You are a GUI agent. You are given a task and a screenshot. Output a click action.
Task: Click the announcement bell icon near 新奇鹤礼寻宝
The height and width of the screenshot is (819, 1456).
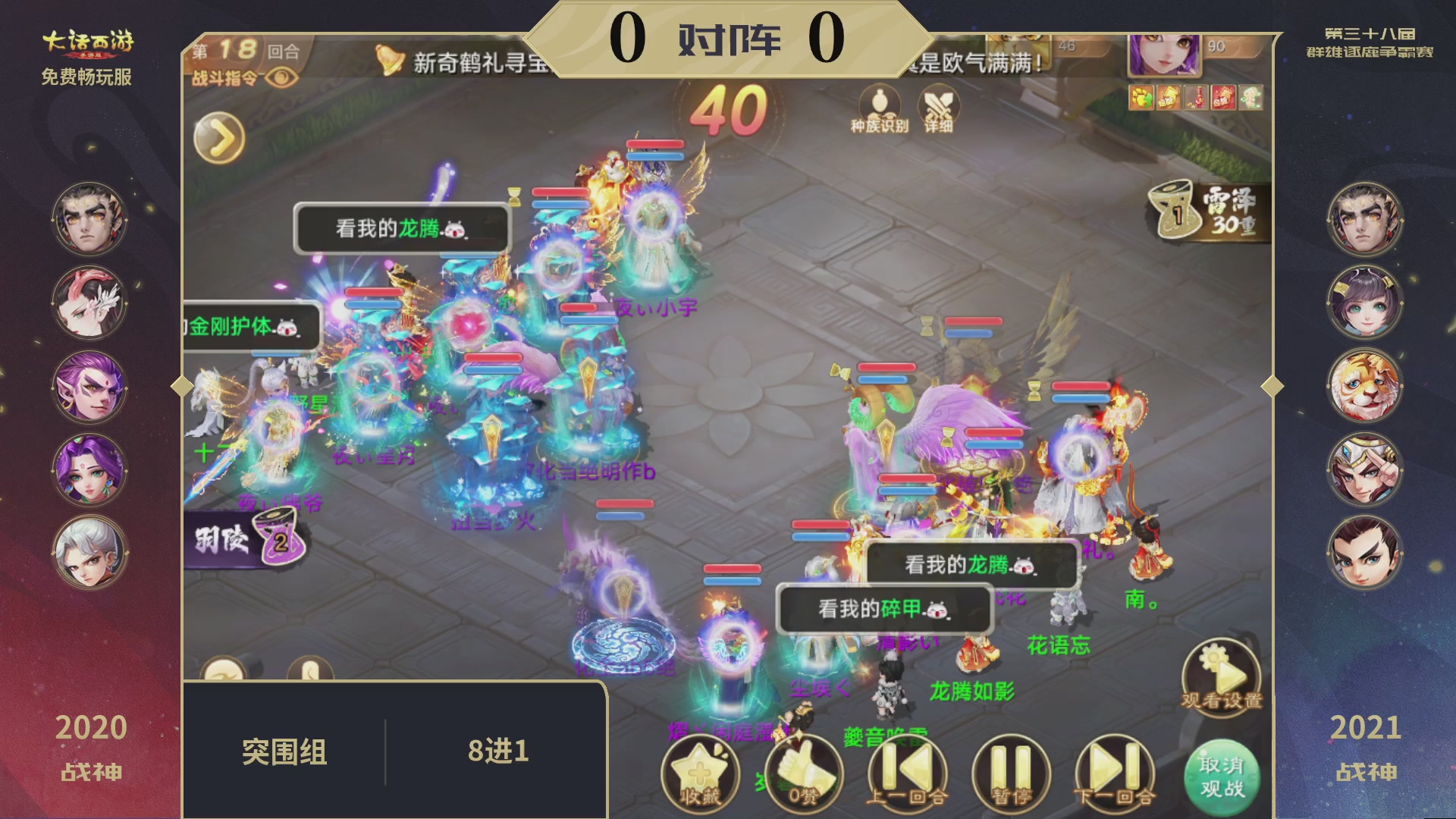click(389, 61)
